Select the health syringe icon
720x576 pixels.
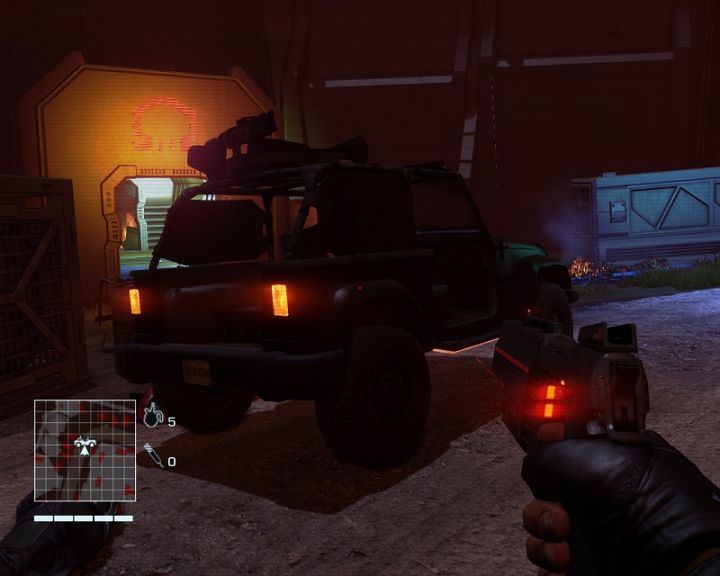(x=152, y=455)
